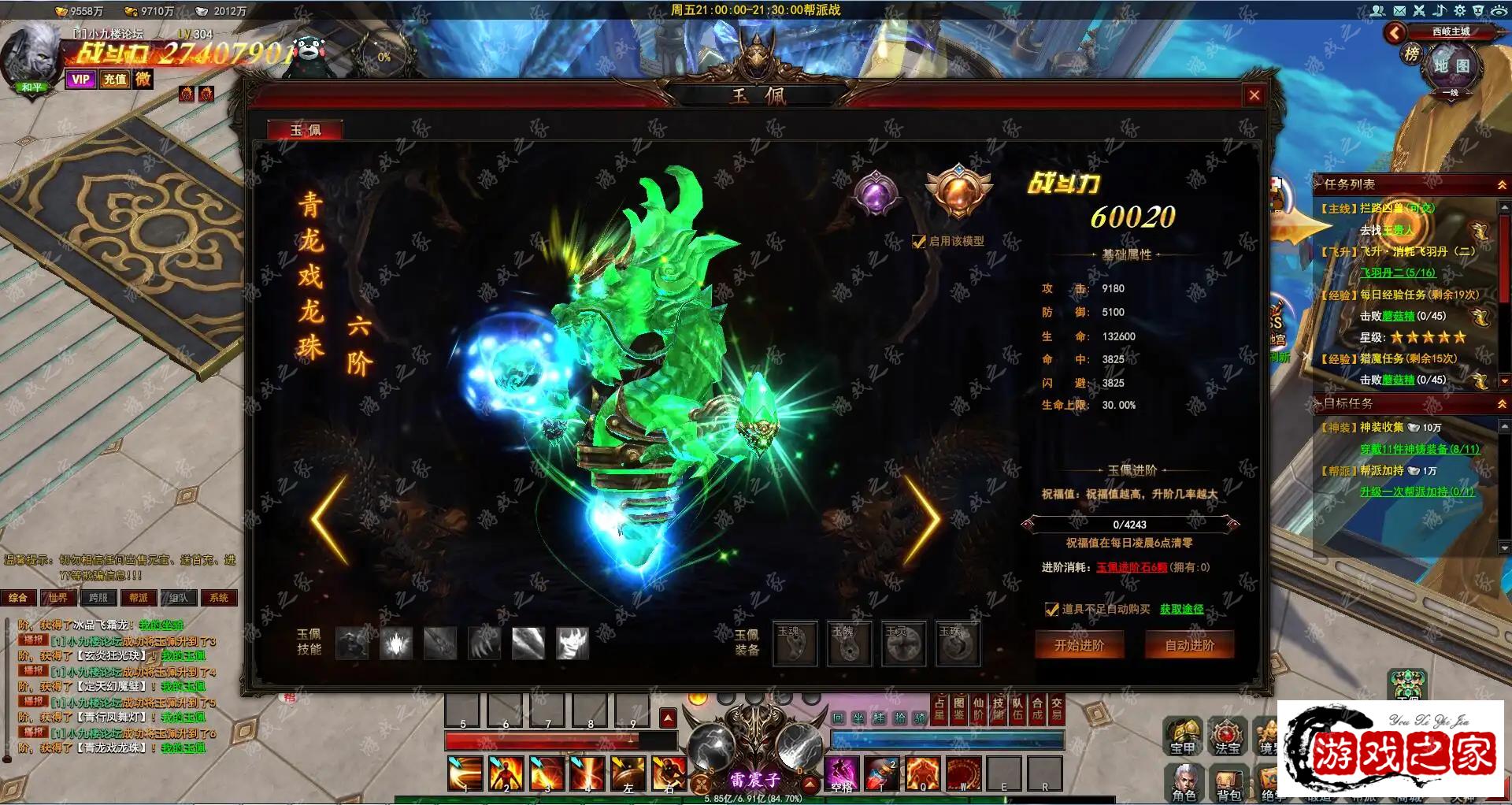This screenshot has height=805, width=1512.
Task: Open the 榜 ranking icon
Action: tap(1411, 54)
